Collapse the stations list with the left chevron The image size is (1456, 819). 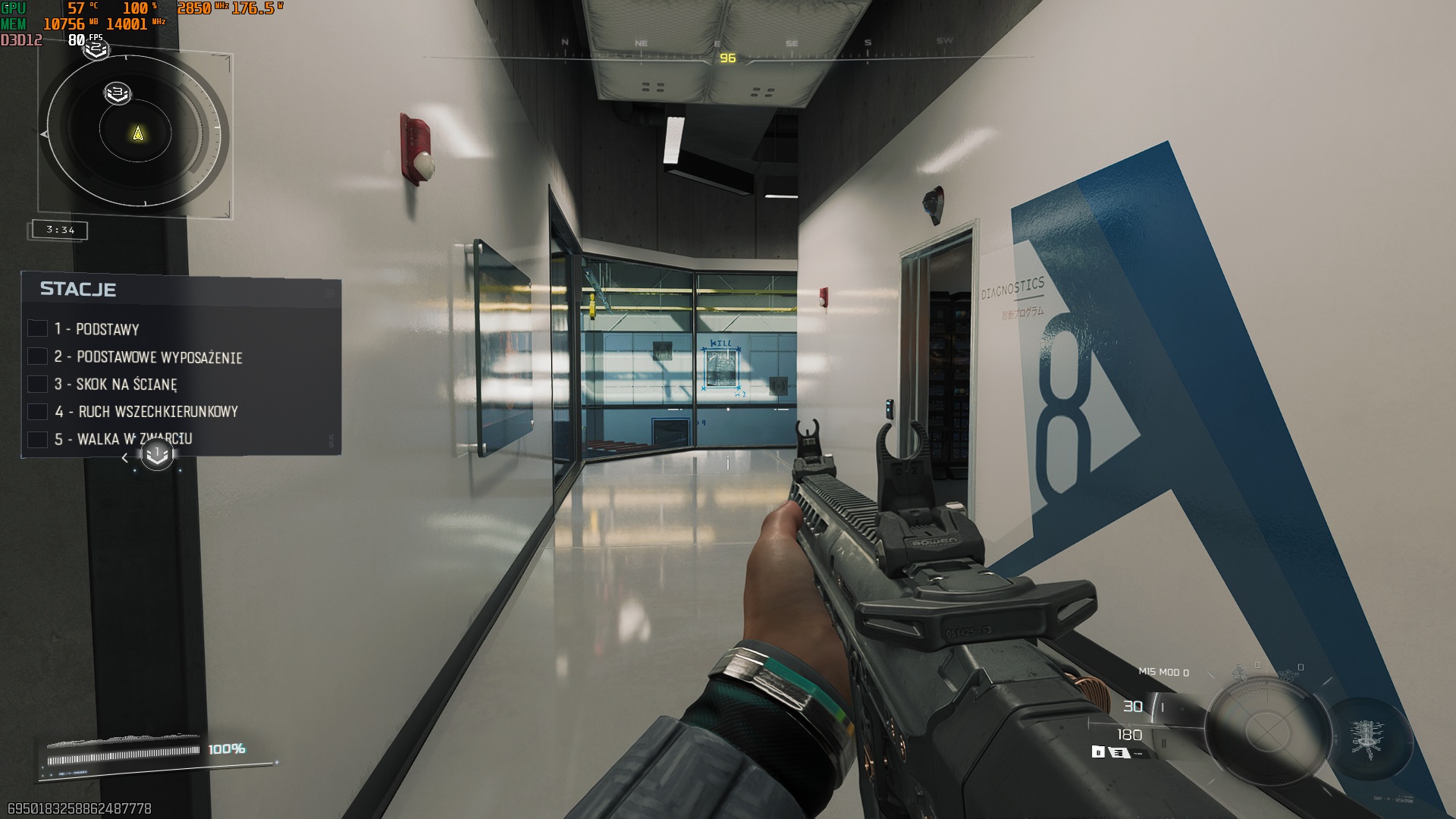124,457
